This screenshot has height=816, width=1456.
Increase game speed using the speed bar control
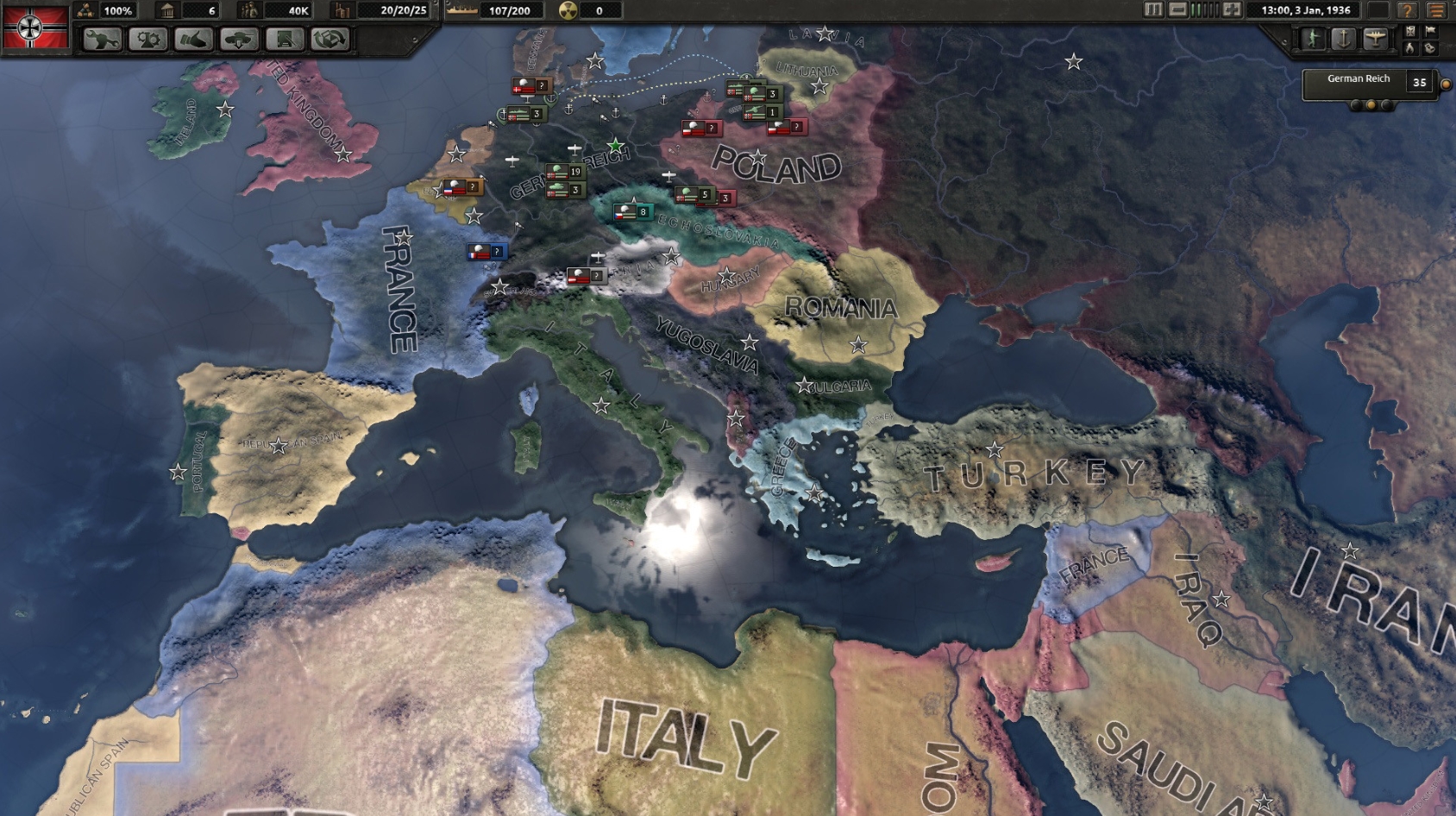[x=1232, y=10]
